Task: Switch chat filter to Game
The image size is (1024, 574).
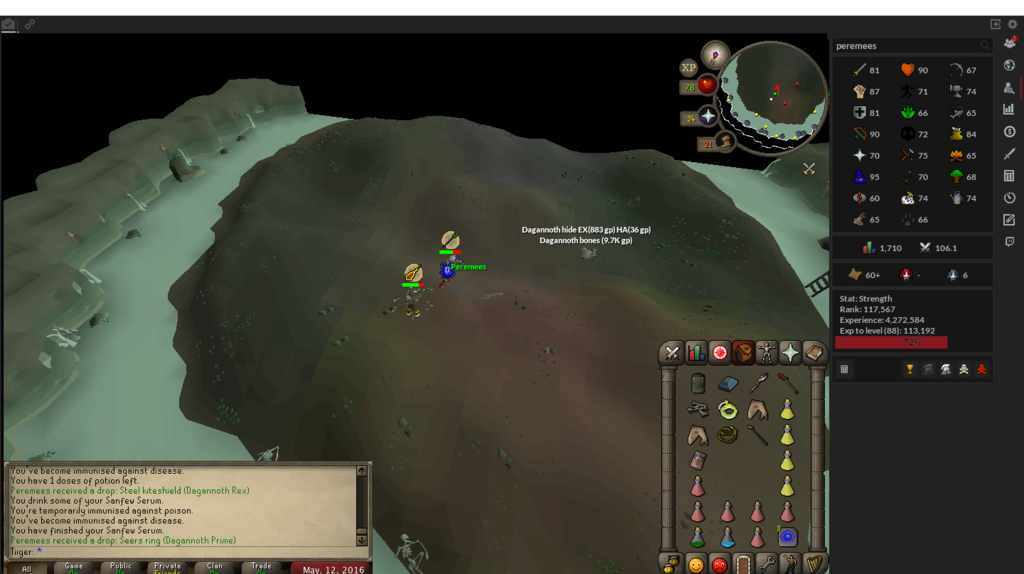Action: [73, 567]
